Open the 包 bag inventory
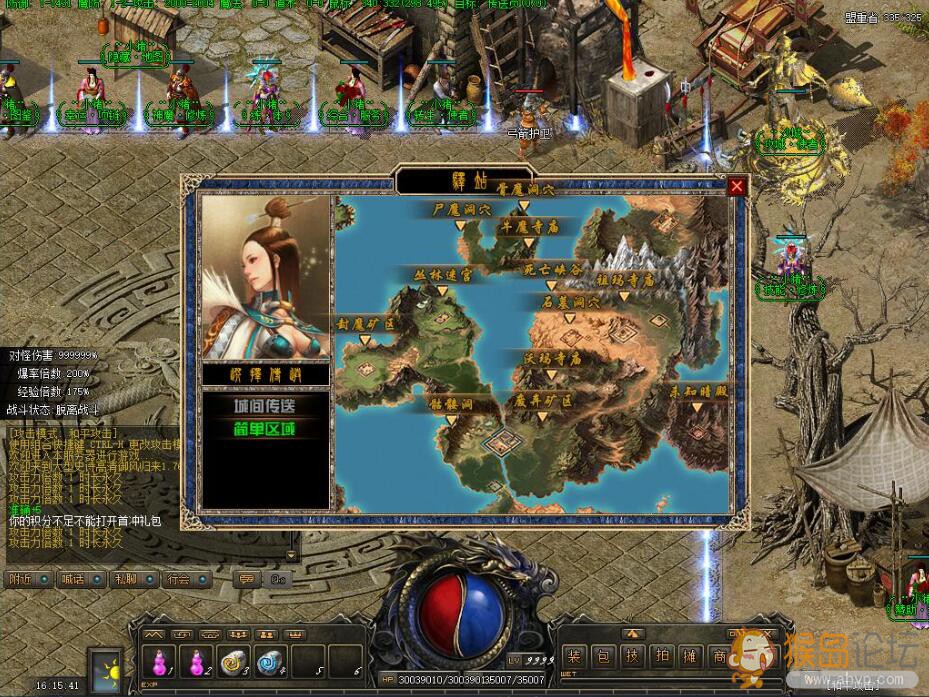This screenshot has height=697, width=929. tap(604, 657)
